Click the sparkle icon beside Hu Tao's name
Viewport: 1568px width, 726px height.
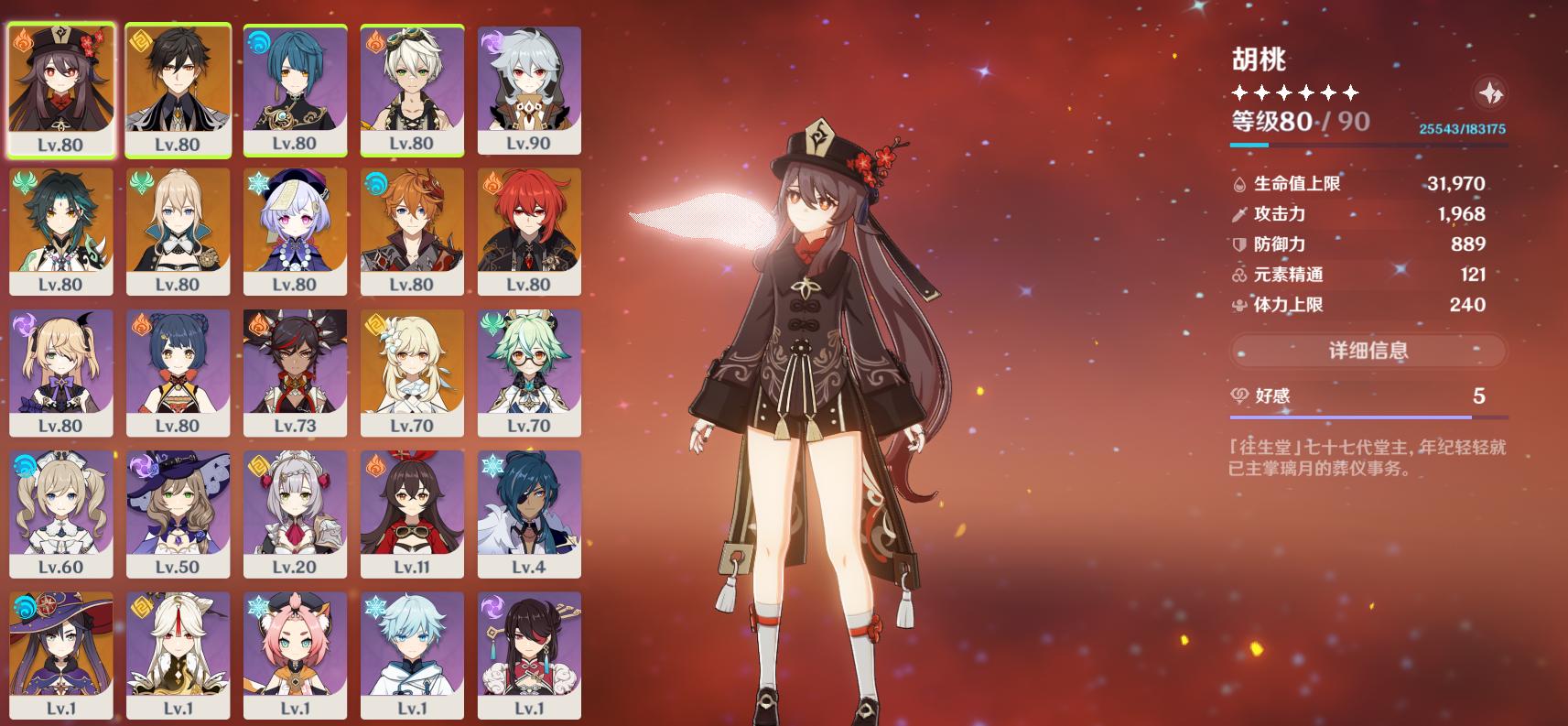[x=1490, y=92]
